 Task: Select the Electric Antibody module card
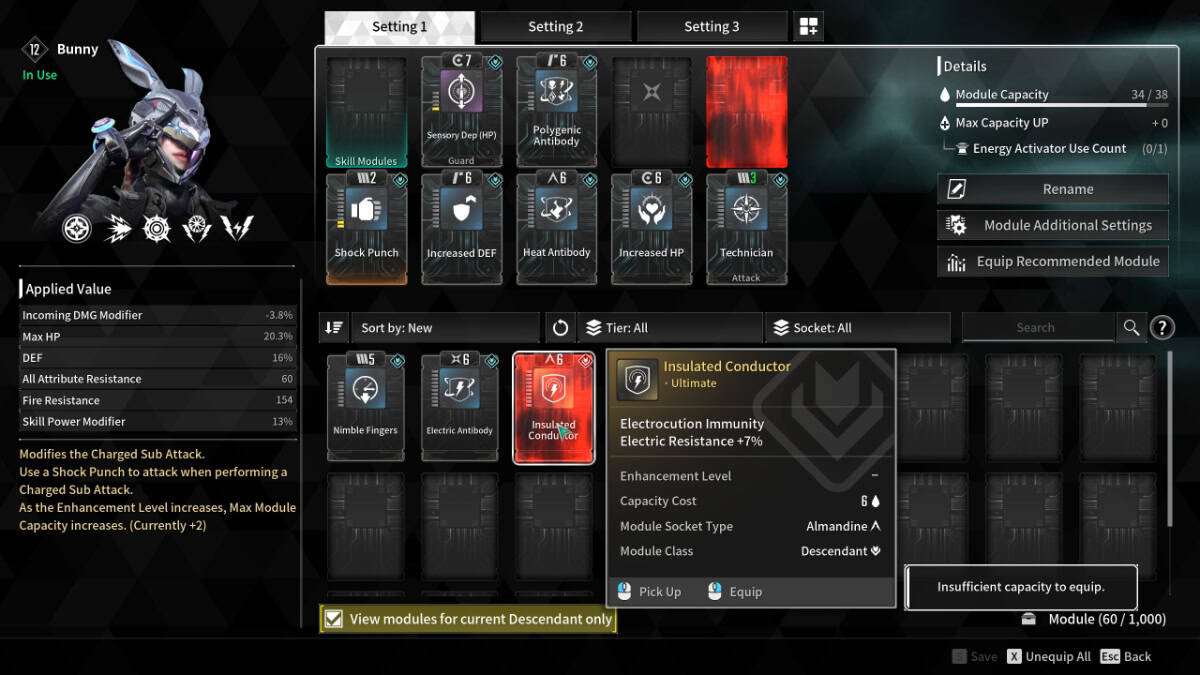coord(460,407)
